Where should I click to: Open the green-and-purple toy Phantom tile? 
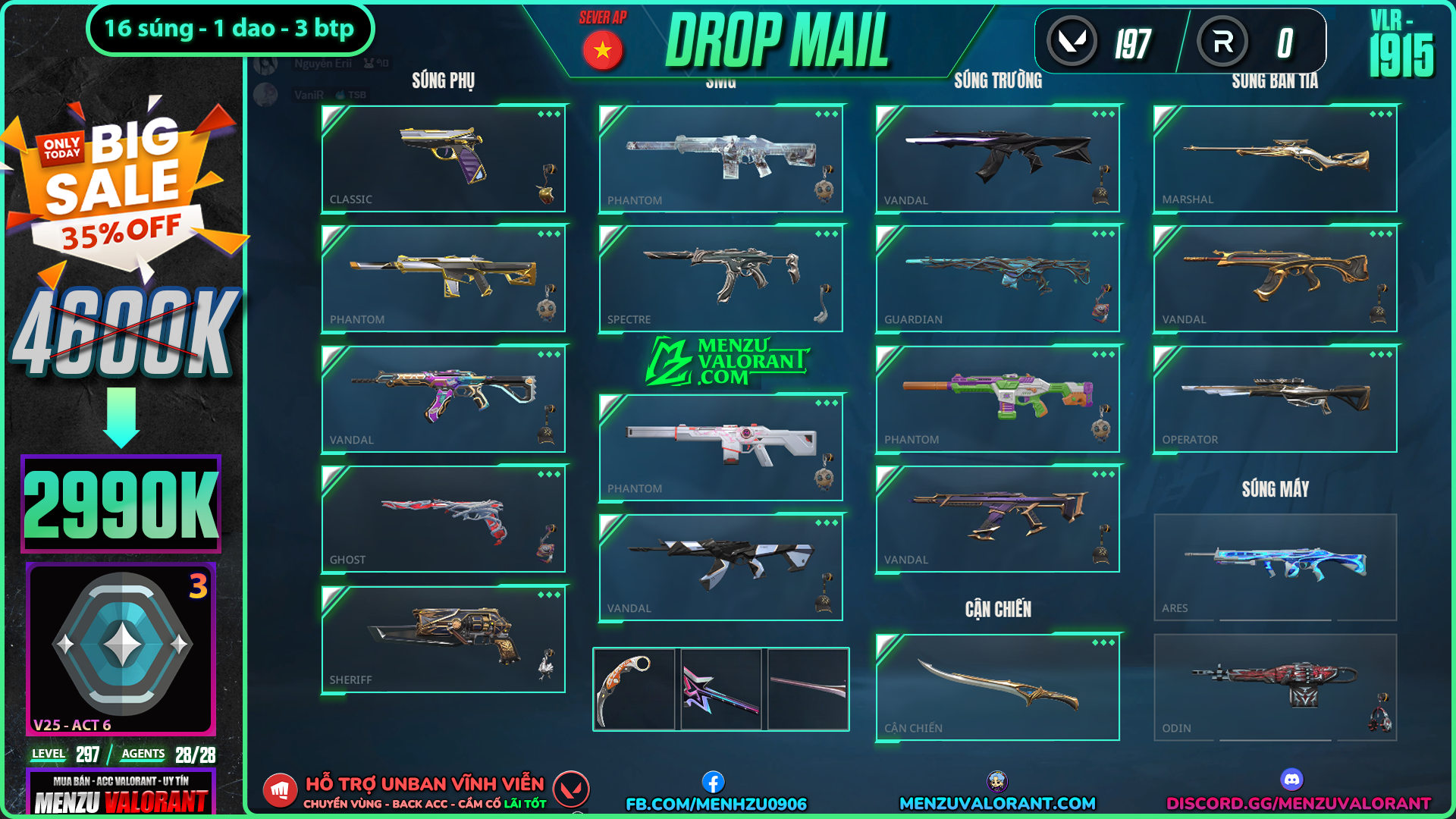[x=997, y=399]
